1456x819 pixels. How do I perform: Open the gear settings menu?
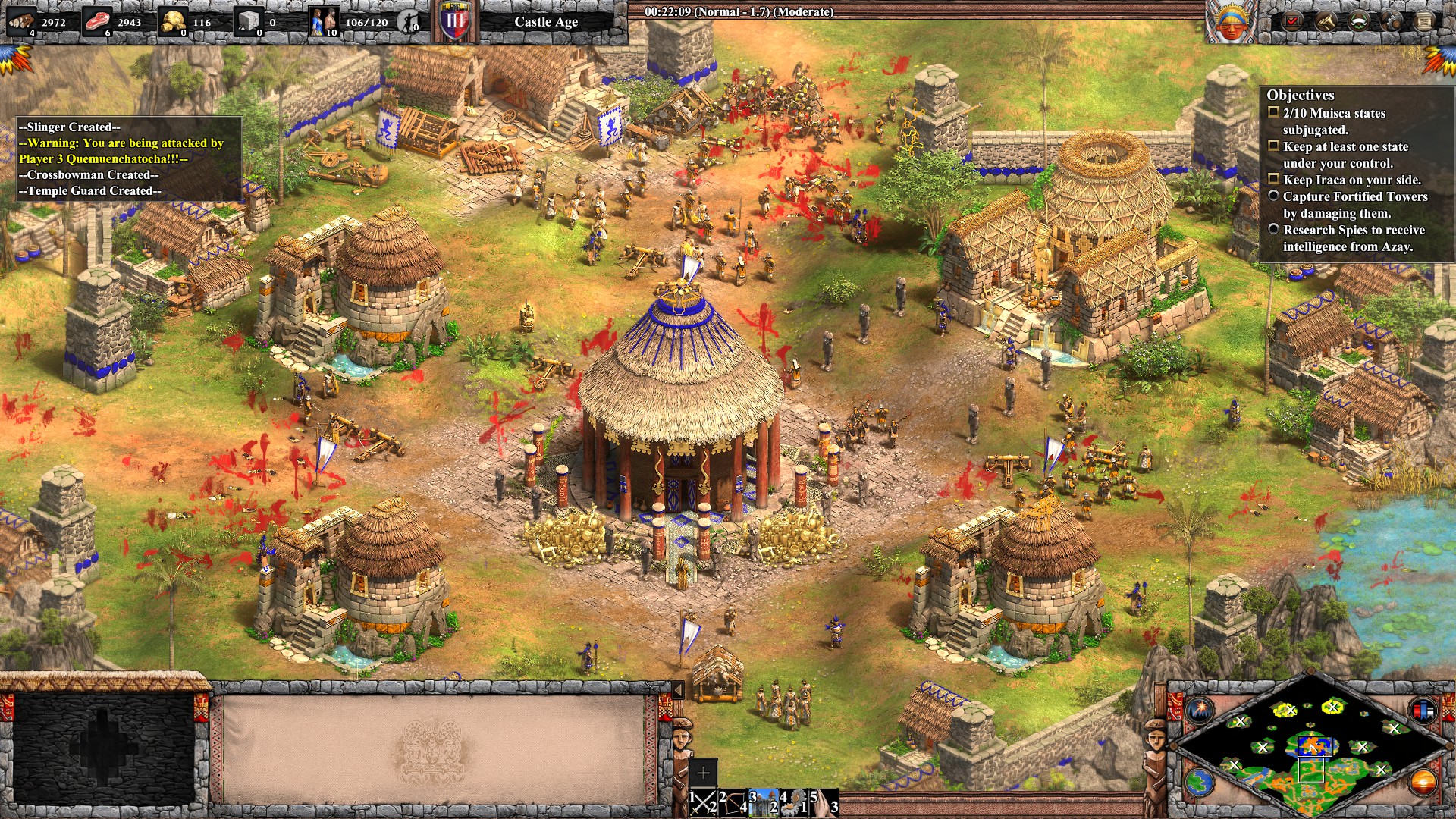point(1392,21)
